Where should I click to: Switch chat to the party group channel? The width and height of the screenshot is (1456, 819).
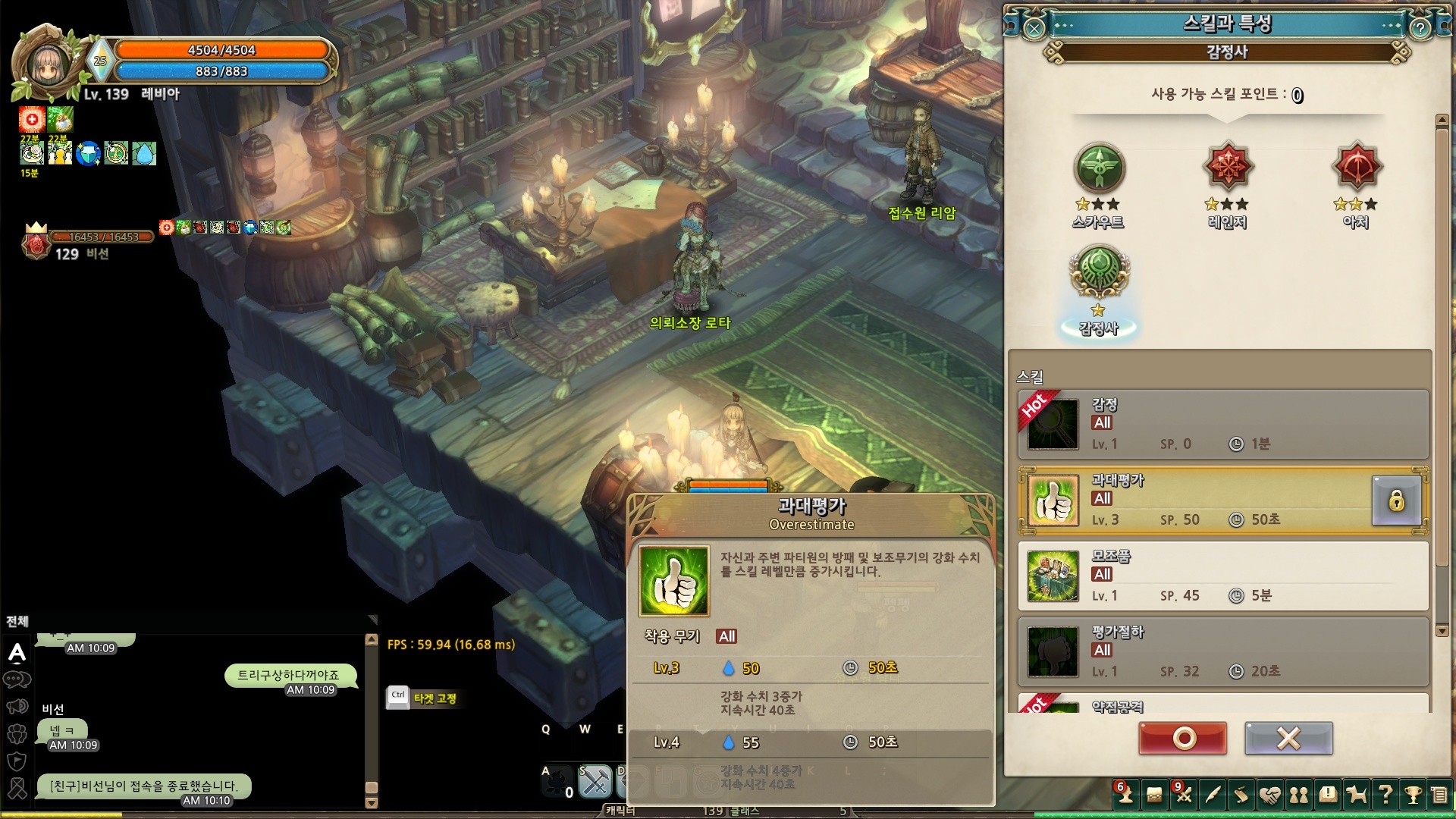tap(17, 733)
